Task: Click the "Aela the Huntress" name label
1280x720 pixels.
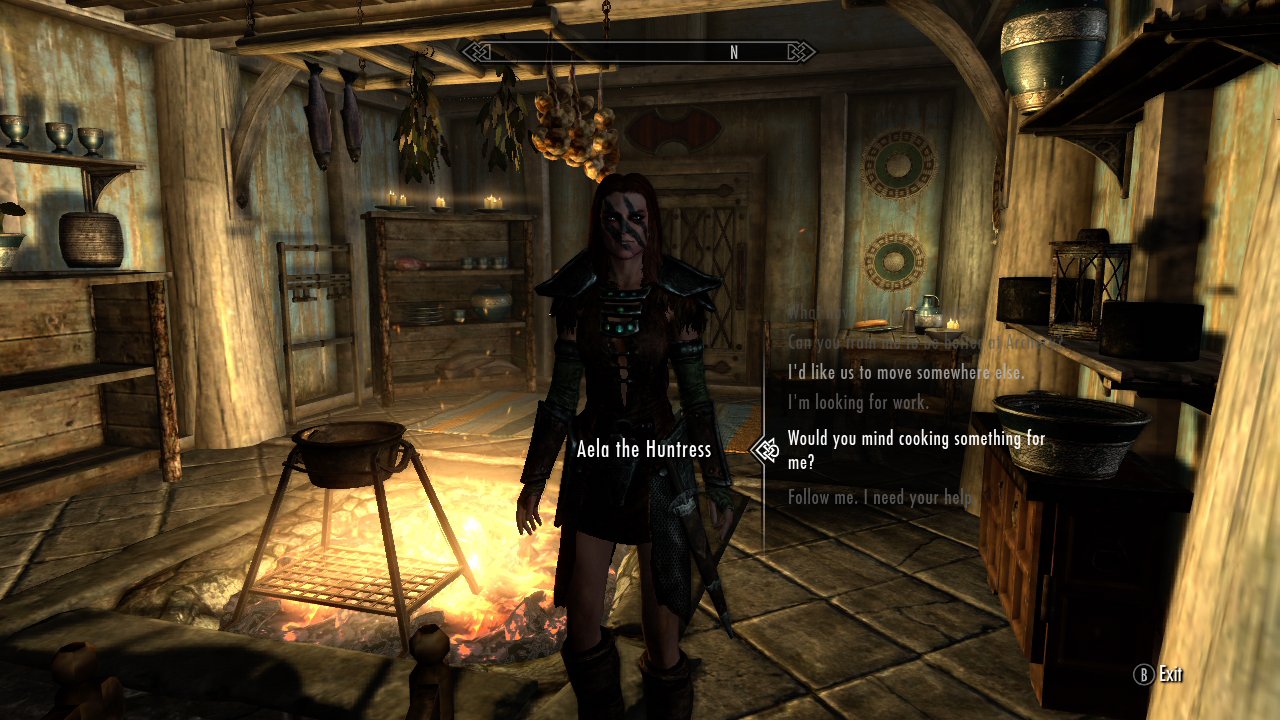Action: [644, 450]
